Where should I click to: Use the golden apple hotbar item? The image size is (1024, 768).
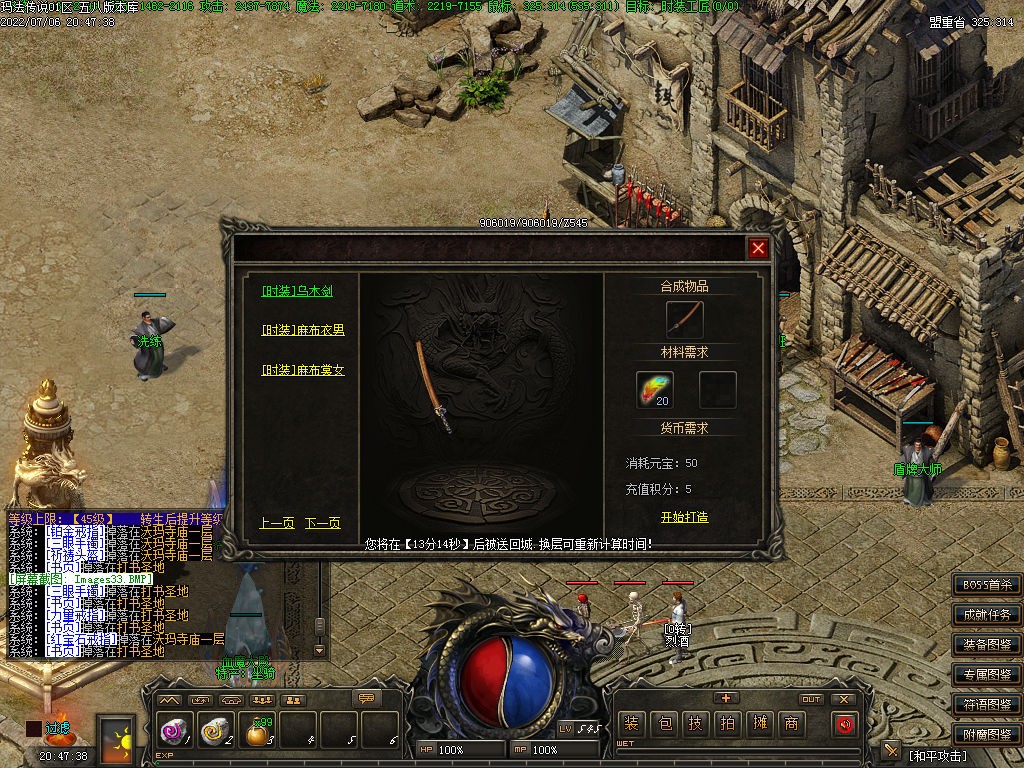click(259, 733)
